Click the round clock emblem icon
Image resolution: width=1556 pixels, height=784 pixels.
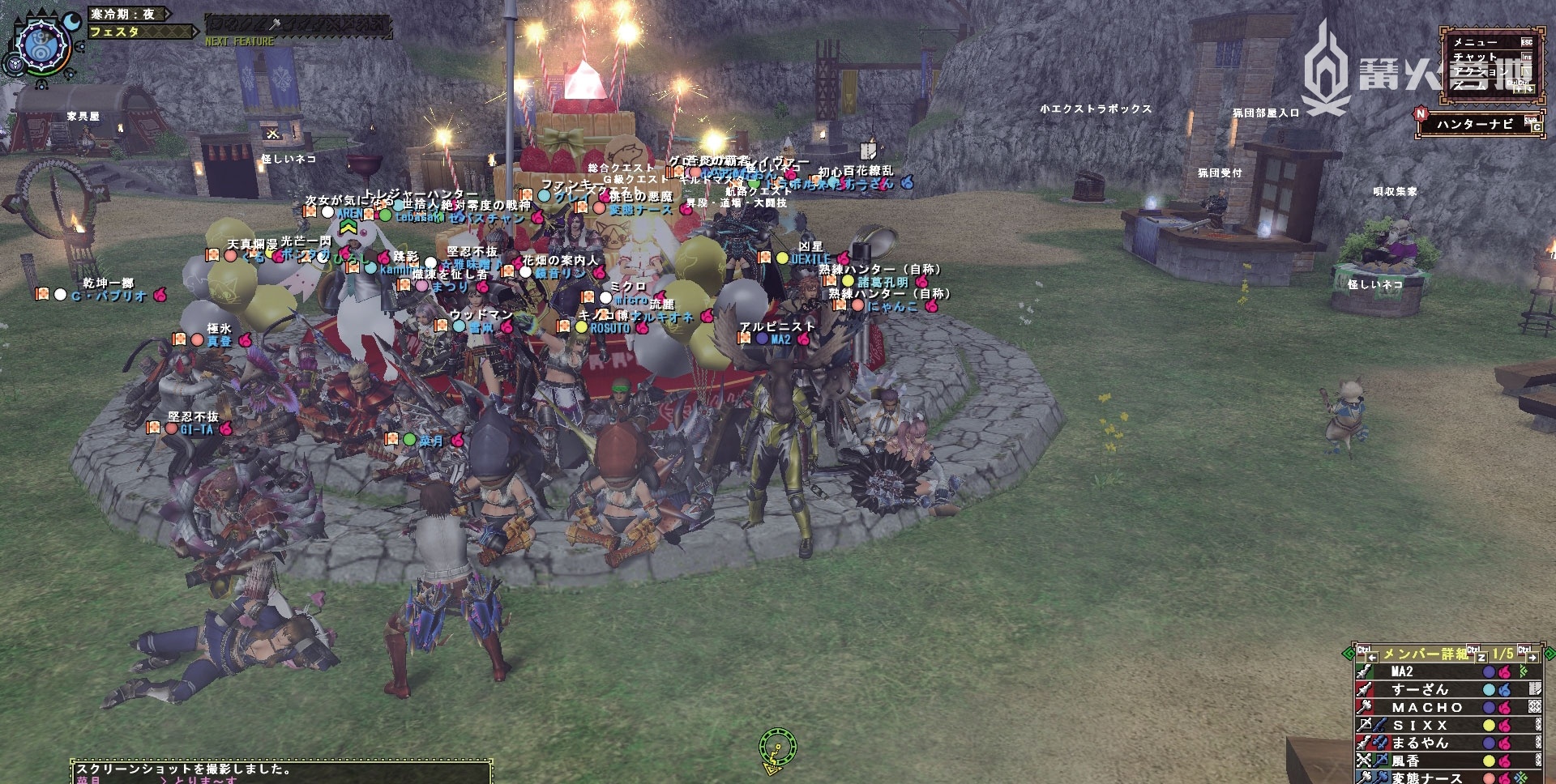click(x=40, y=43)
